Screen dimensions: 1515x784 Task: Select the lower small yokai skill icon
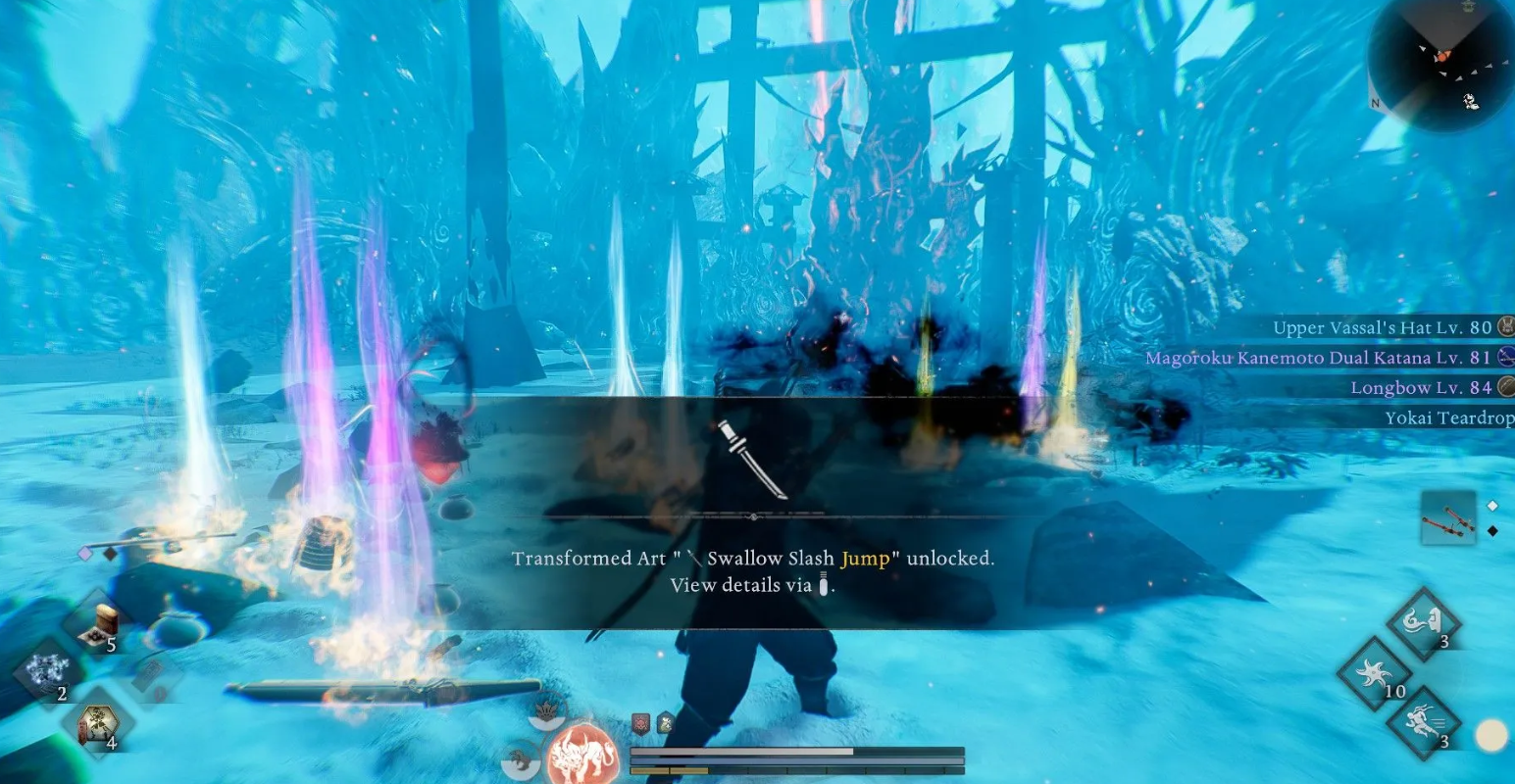(x=521, y=762)
